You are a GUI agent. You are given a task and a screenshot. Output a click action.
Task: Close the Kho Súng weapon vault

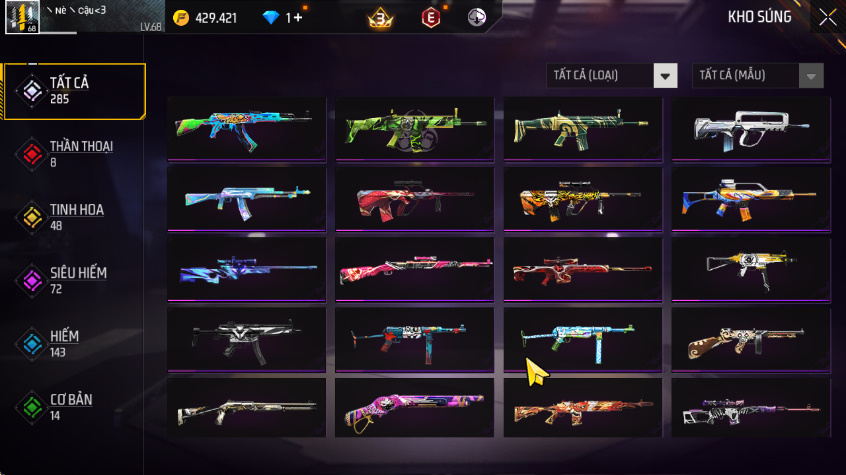827,17
